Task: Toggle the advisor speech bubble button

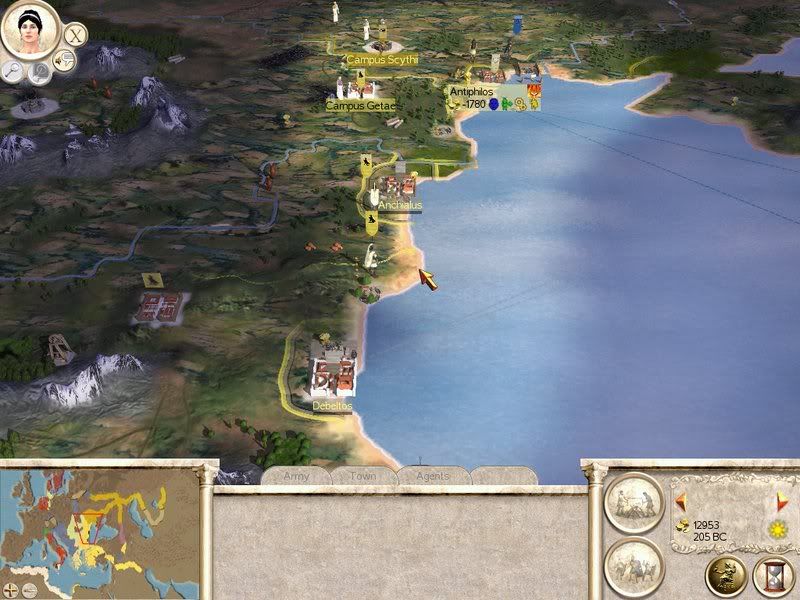Action: 66,62
